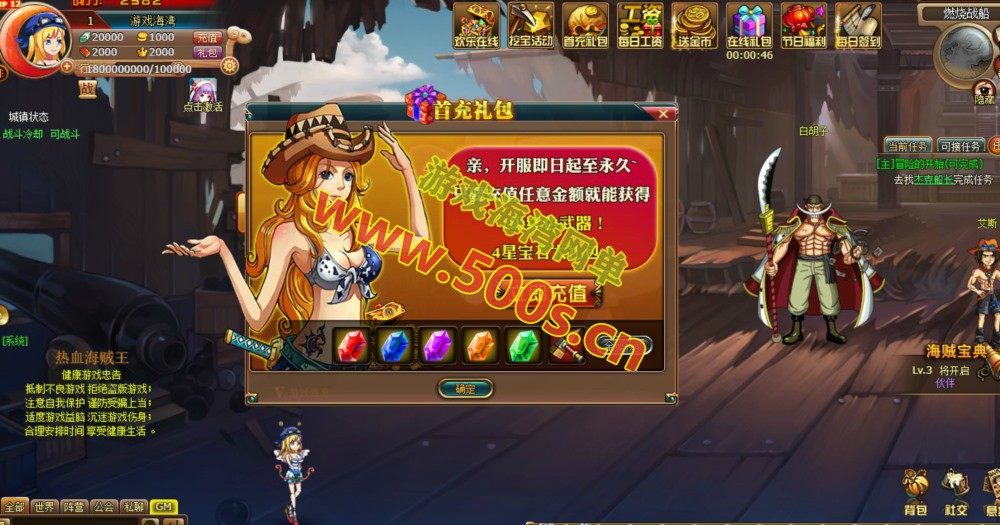Open the 背包 backpack
Image resolution: width=1000 pixels, height=525 pixels.
point(915,488)
